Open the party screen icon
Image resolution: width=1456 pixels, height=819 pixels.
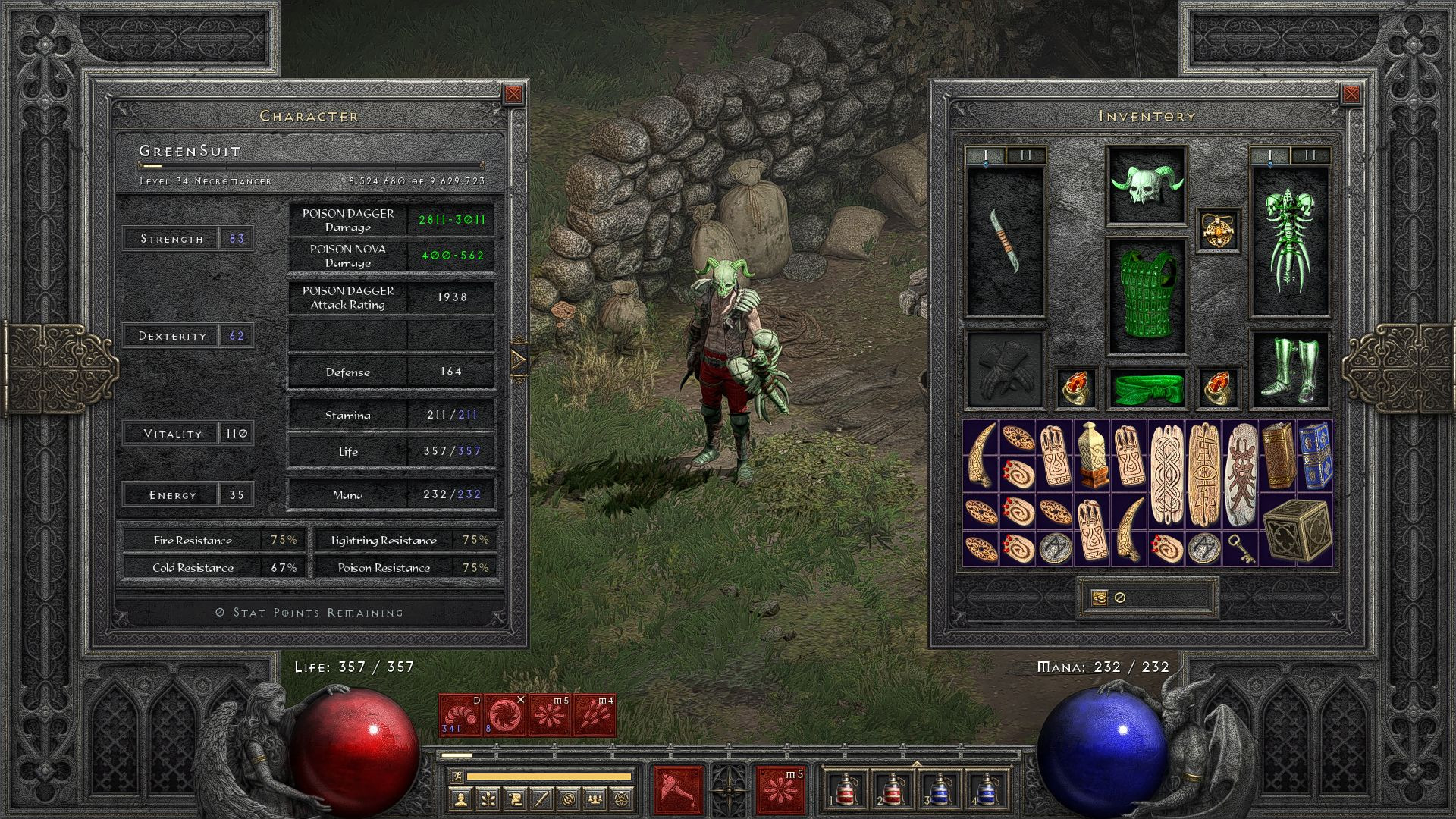[595, 800]
